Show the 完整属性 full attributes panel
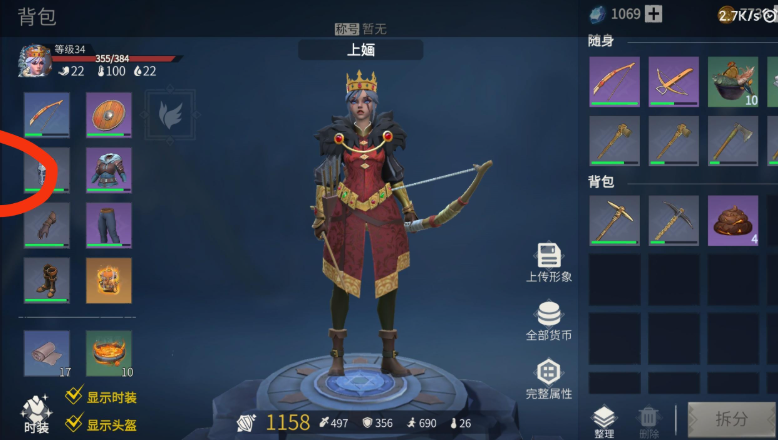This screenshot has width=778, height=440. 549,379
